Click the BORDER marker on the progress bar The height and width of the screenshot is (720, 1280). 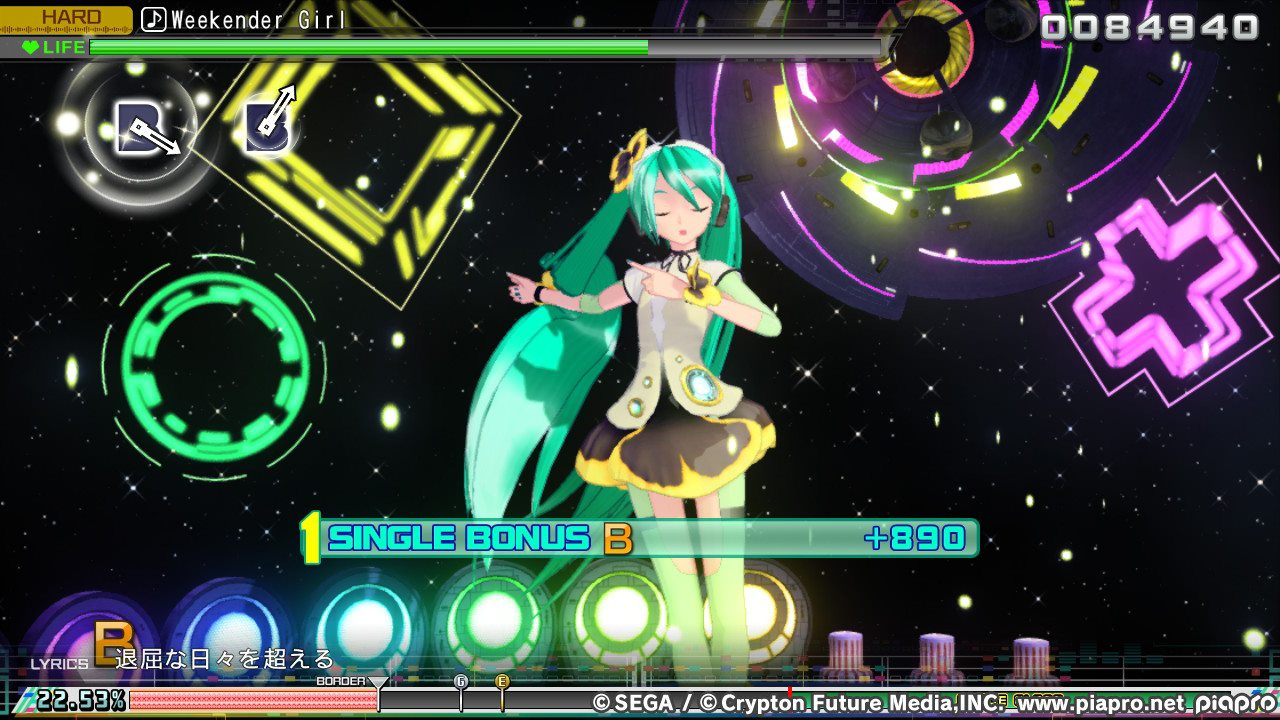tap(378, 684)
